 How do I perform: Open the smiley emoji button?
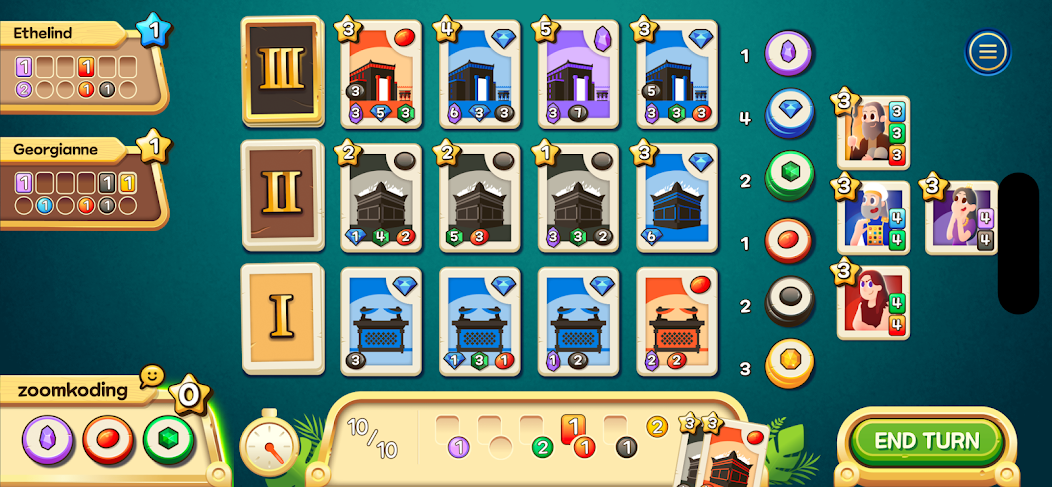click(151, 376)
